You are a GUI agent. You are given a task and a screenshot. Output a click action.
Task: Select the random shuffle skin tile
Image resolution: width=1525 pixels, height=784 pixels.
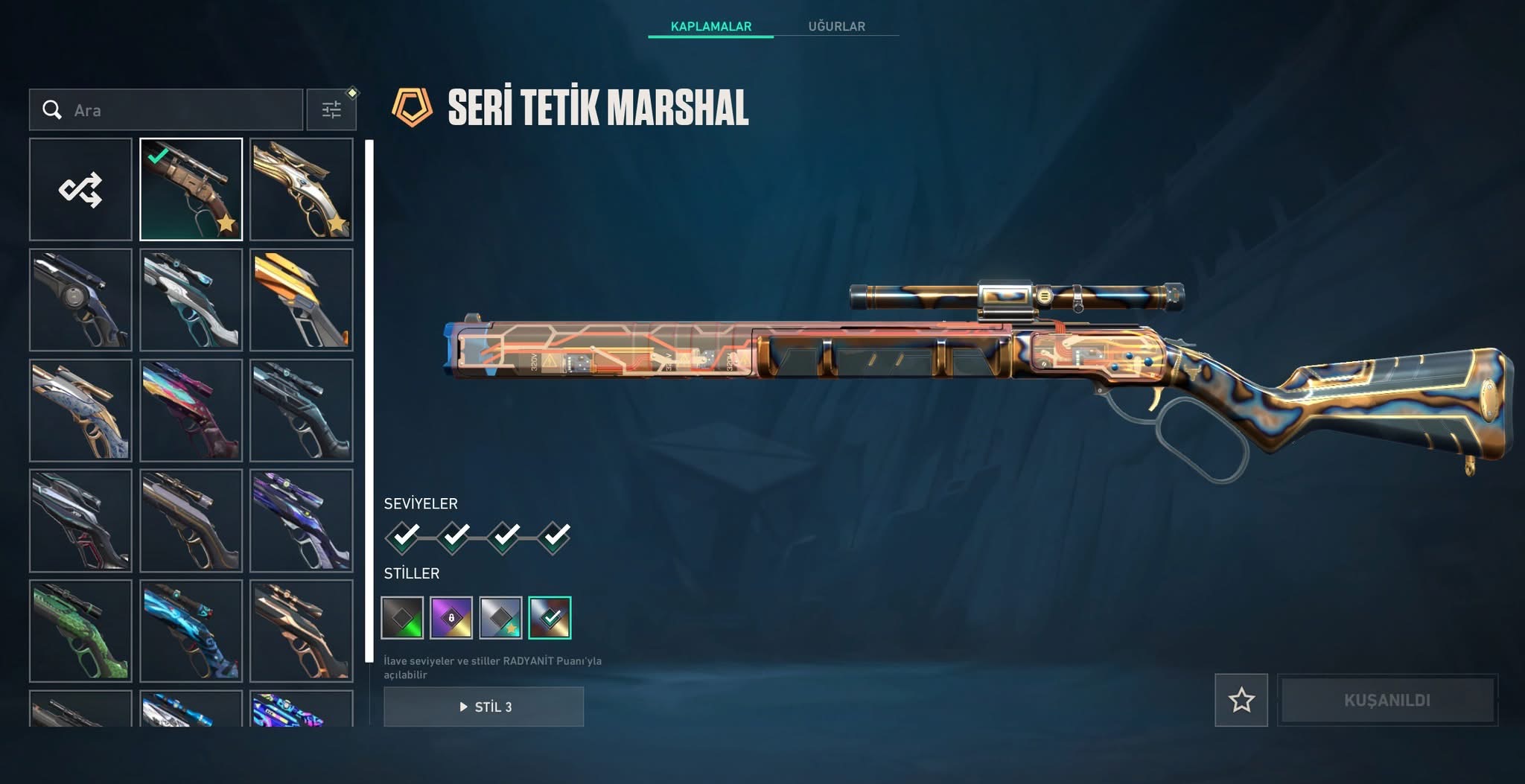point(80,189)
